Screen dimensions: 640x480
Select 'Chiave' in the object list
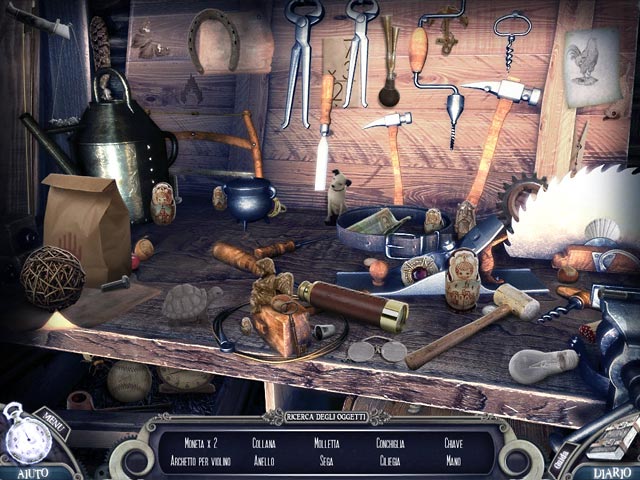point(454,443)
